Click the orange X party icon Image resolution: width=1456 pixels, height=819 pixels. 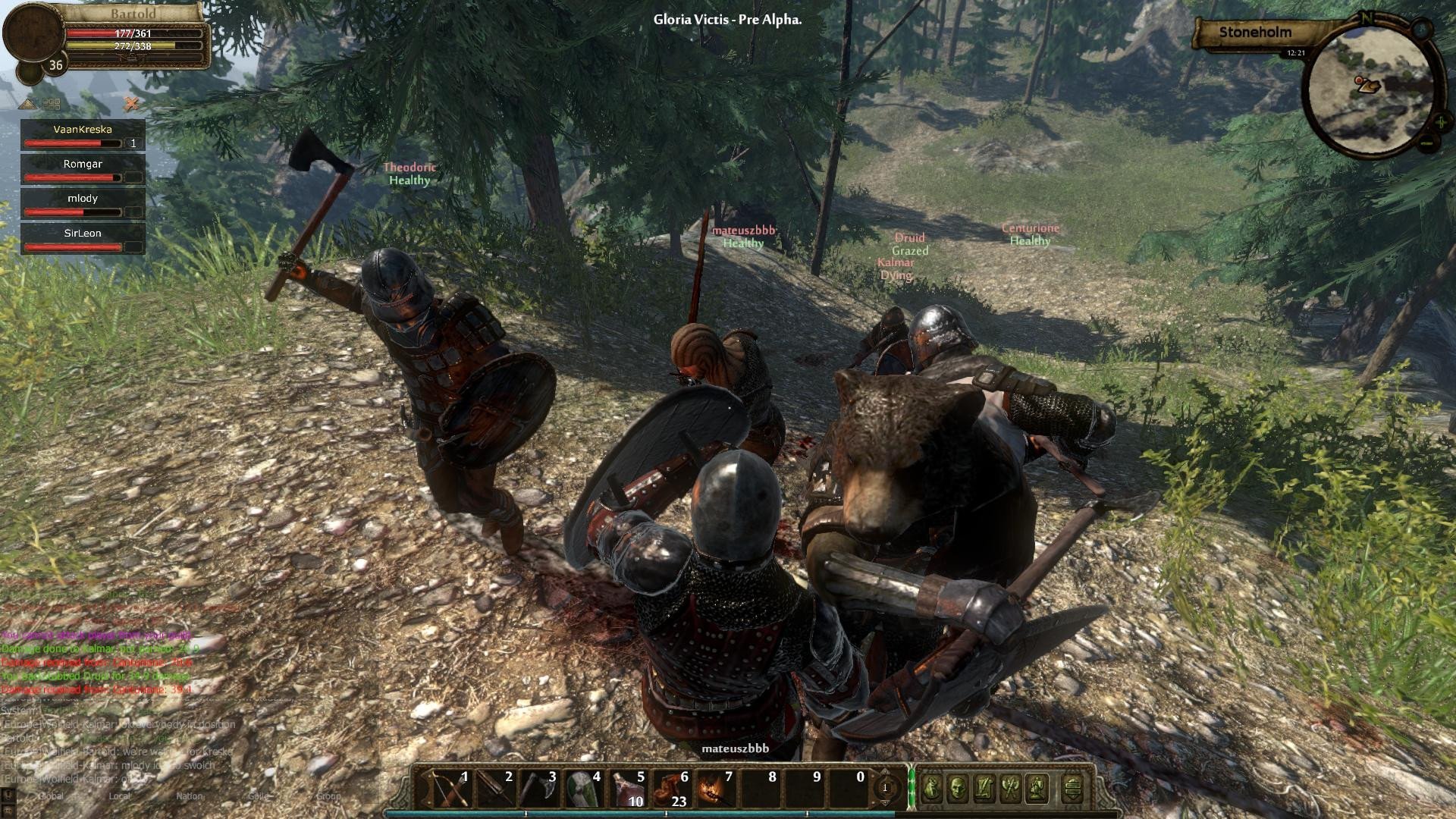click(x=132, y=103)
